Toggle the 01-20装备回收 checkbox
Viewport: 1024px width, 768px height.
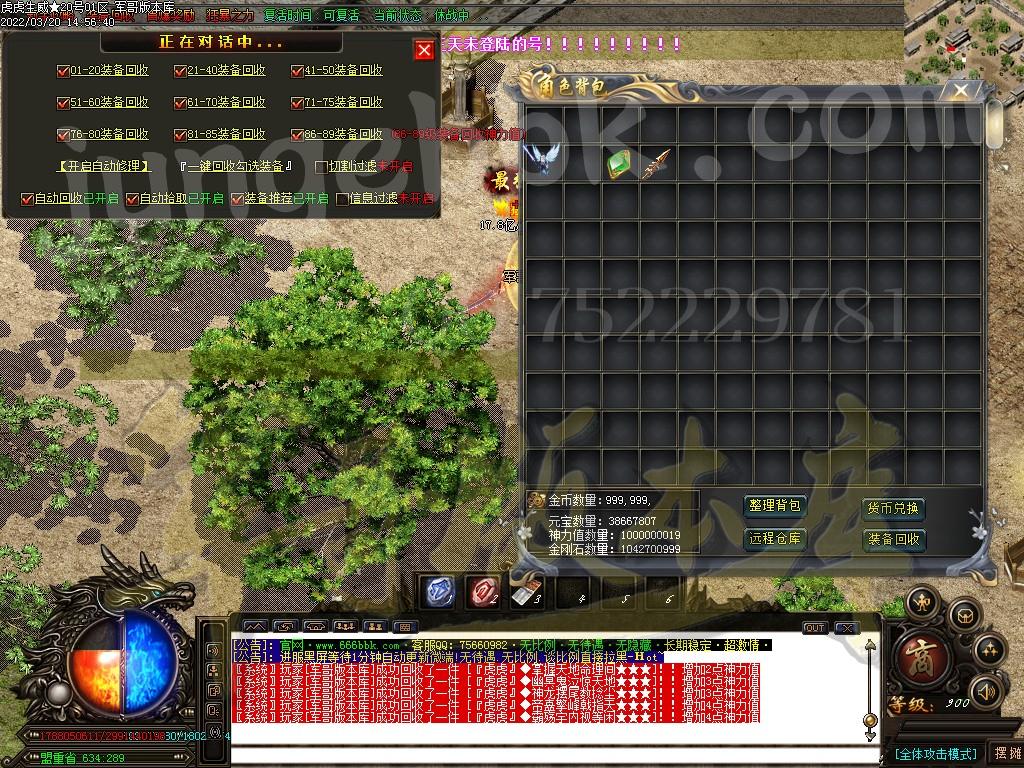coord(63,71)
